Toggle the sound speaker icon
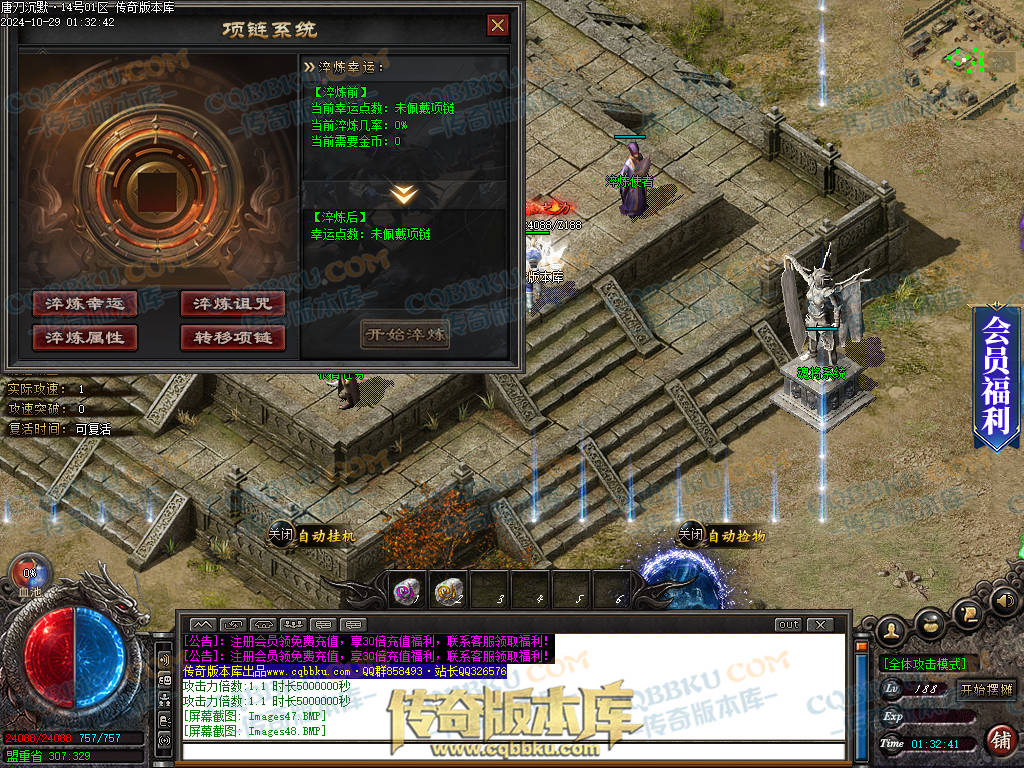The image size is (1024, 768). tap(1003, 601)
